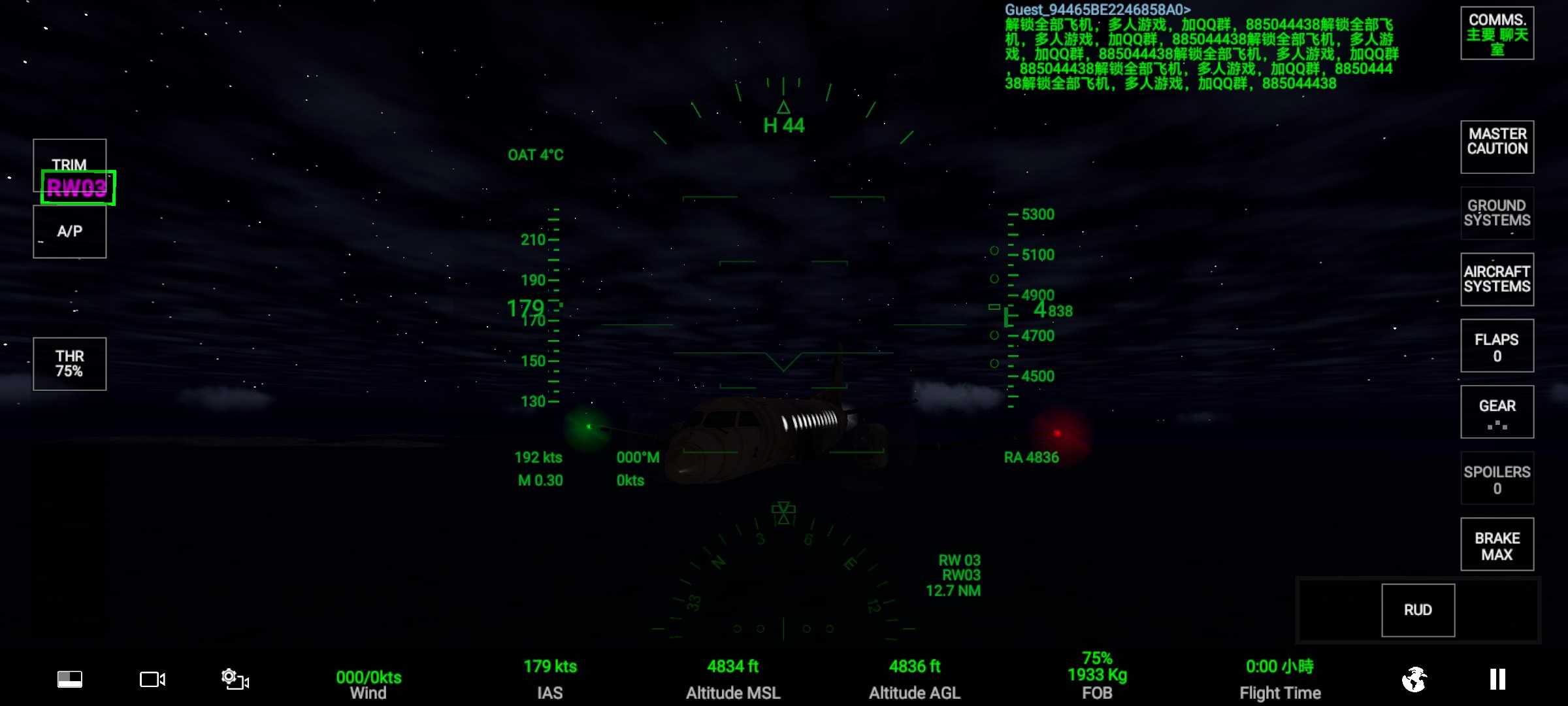The height and width of the screenshot is (706, 1568).
Task: Open AIRCRAFT SYSTEMS panel
Action: pyautogui.click(x=1497, y=279)
